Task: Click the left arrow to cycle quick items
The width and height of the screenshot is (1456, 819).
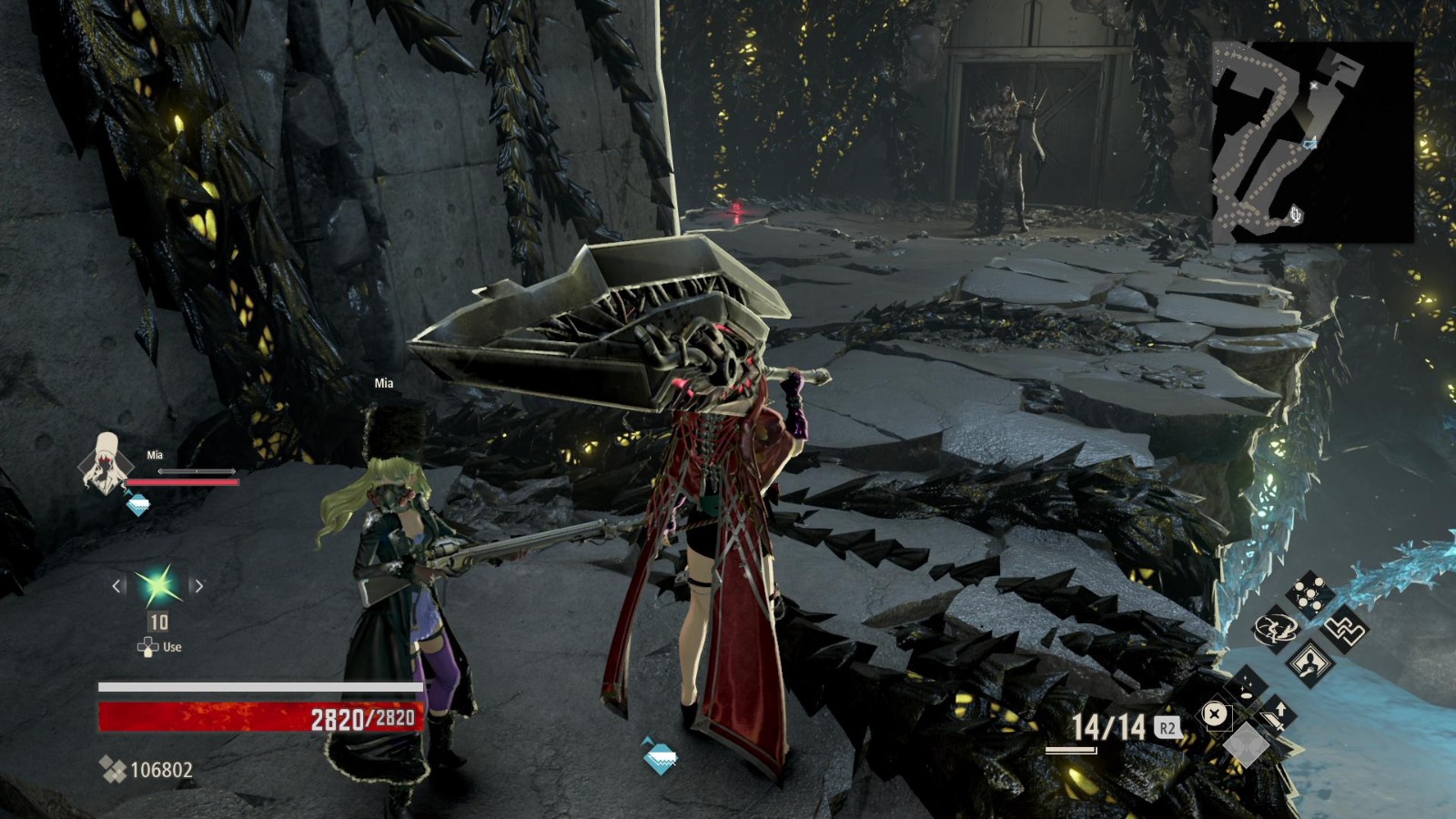Action: pyautogui.click(x=116, y=586)
